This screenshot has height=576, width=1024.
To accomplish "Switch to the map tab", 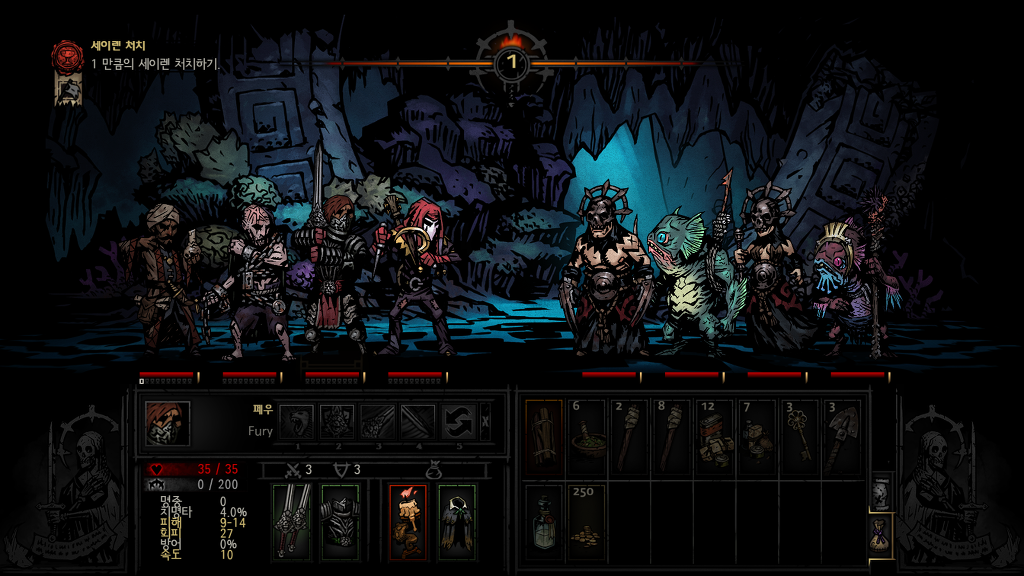I will point(880,493).
